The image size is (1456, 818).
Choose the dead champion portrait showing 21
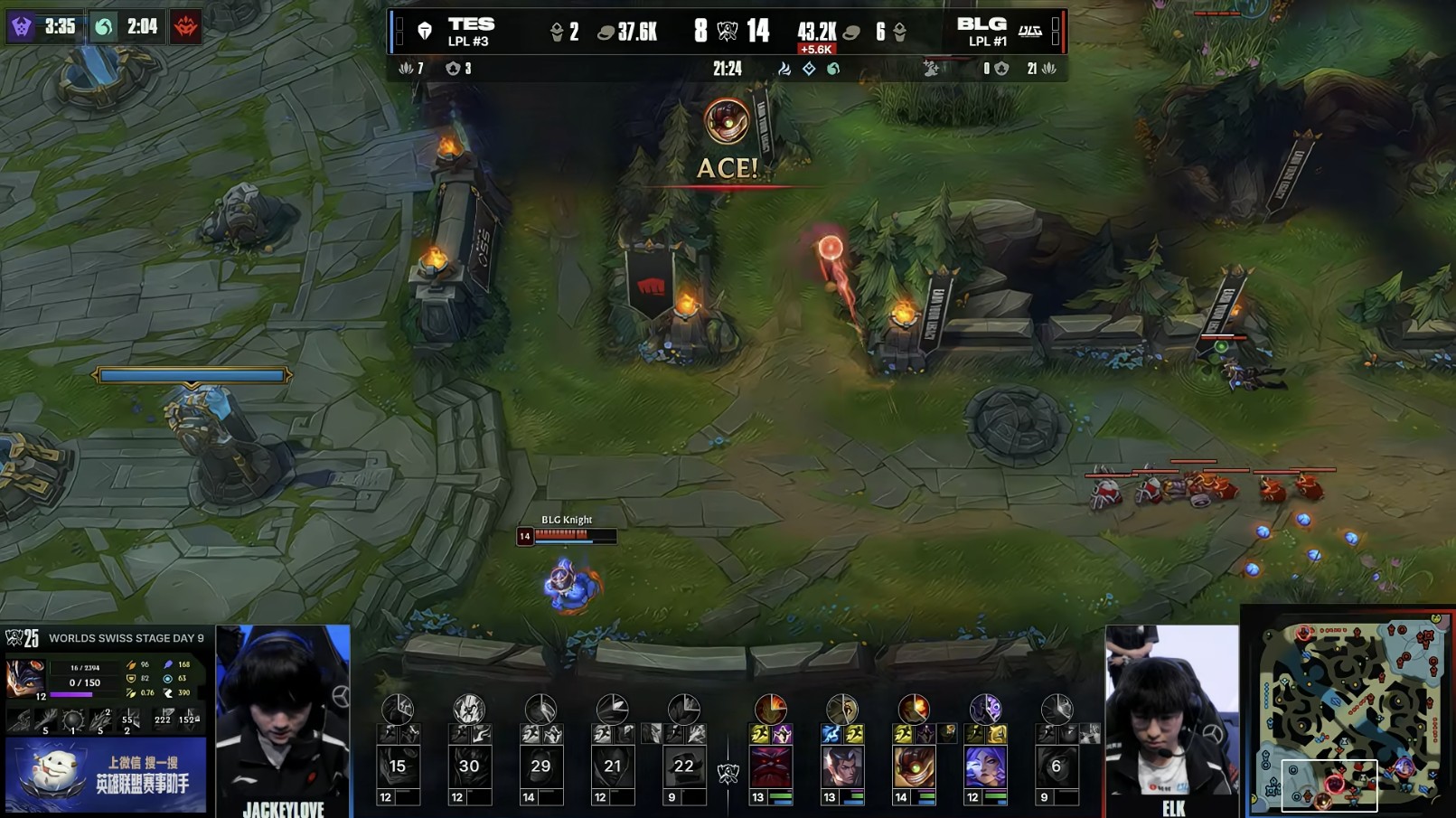612,767
